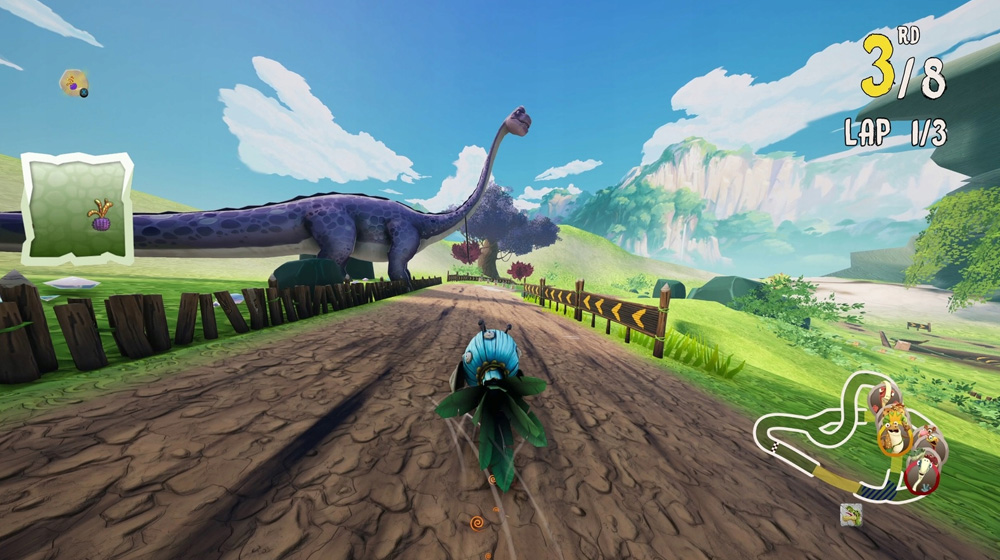Viewport: 1000px width, 560px height.
Task: Select the green crocodile tile below the minimap
Action: pyautogui.click(x=851, y=515)
